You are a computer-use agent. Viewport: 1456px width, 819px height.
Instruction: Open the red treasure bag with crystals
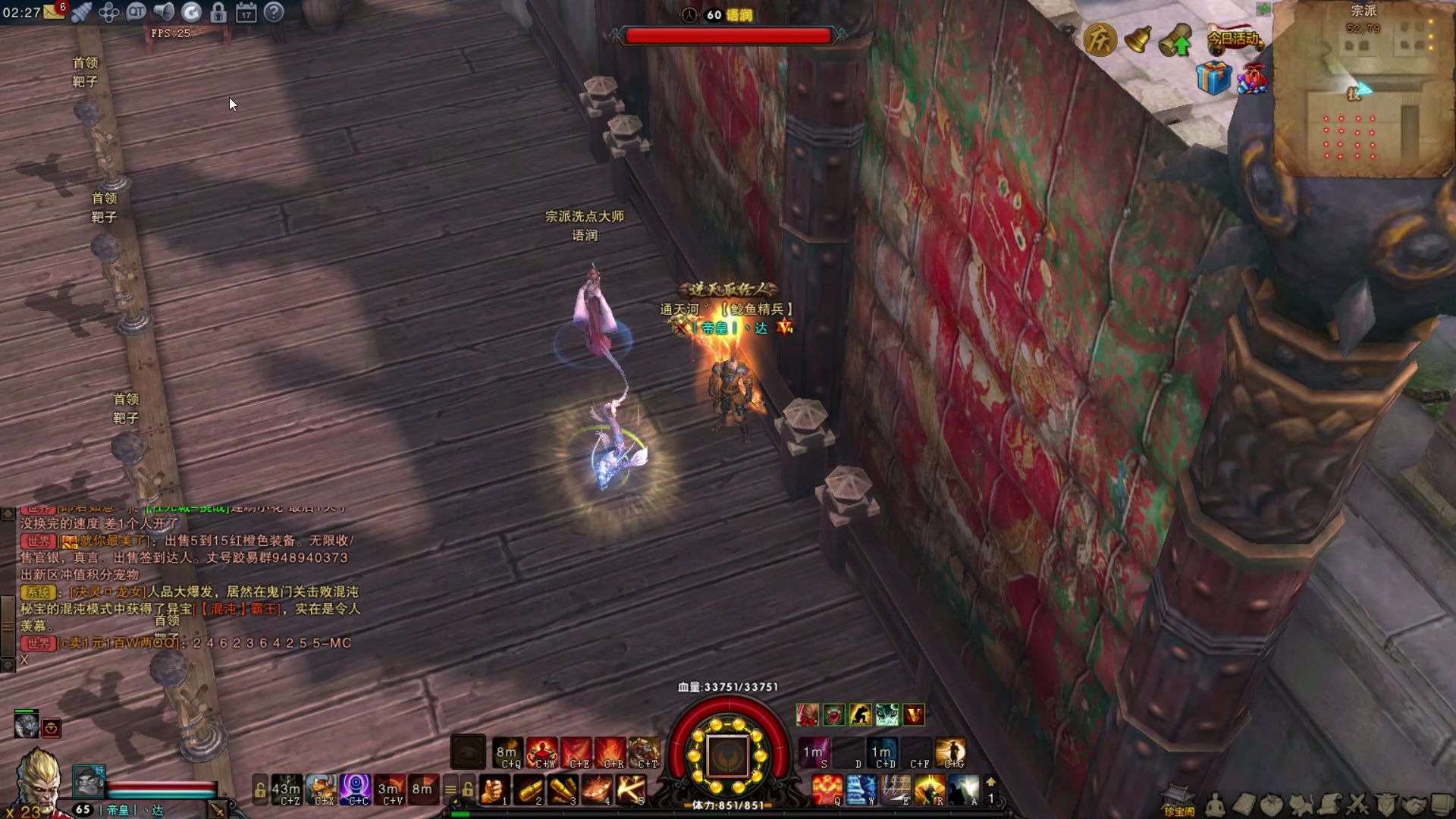tap(1252, 78)
